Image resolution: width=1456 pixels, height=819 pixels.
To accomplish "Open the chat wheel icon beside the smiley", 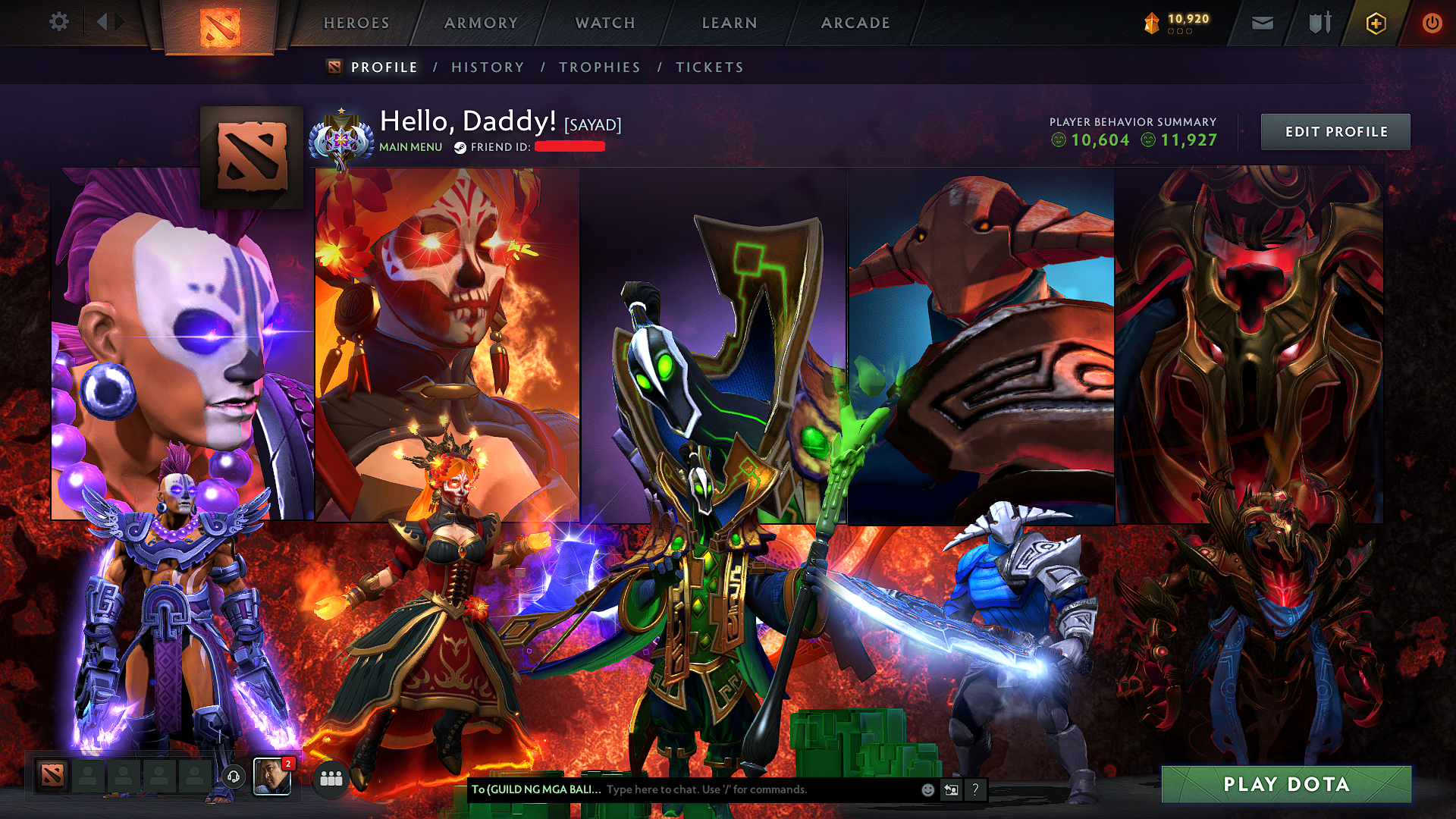I will click(x=951, y=789).
